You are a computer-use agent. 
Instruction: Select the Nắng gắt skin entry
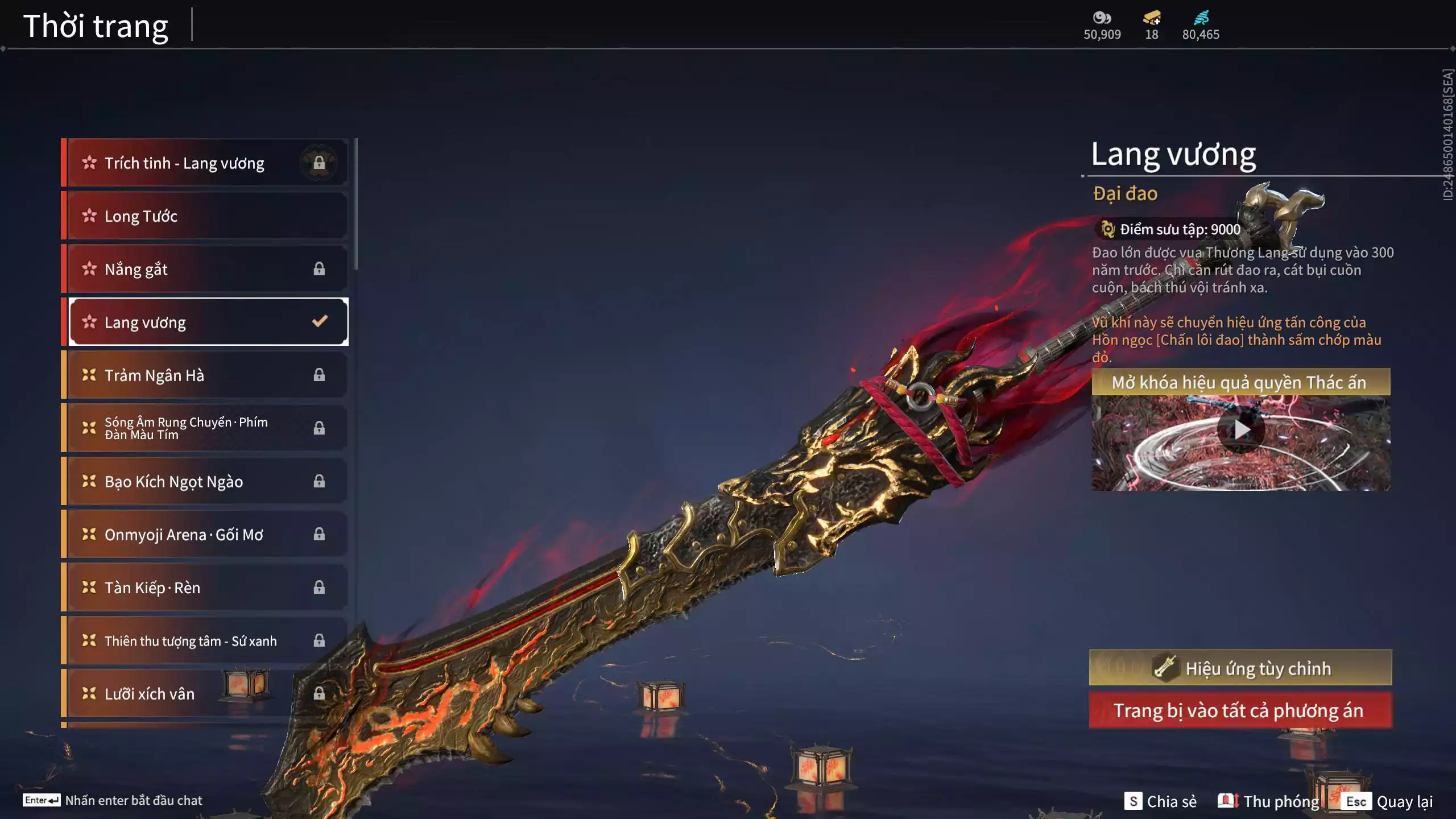pyautogui.click(x=205, y=269)
